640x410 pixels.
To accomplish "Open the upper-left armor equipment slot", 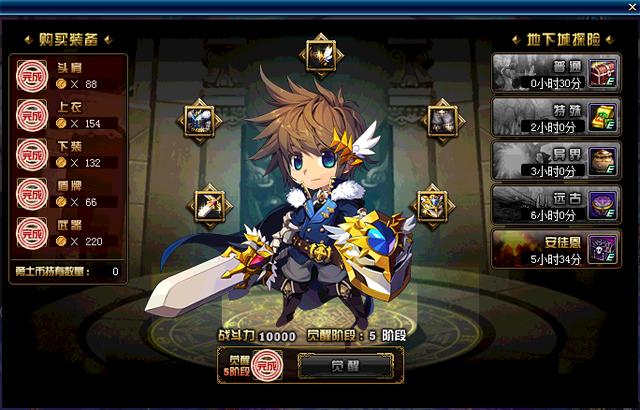I will click(x=197, y=120).
